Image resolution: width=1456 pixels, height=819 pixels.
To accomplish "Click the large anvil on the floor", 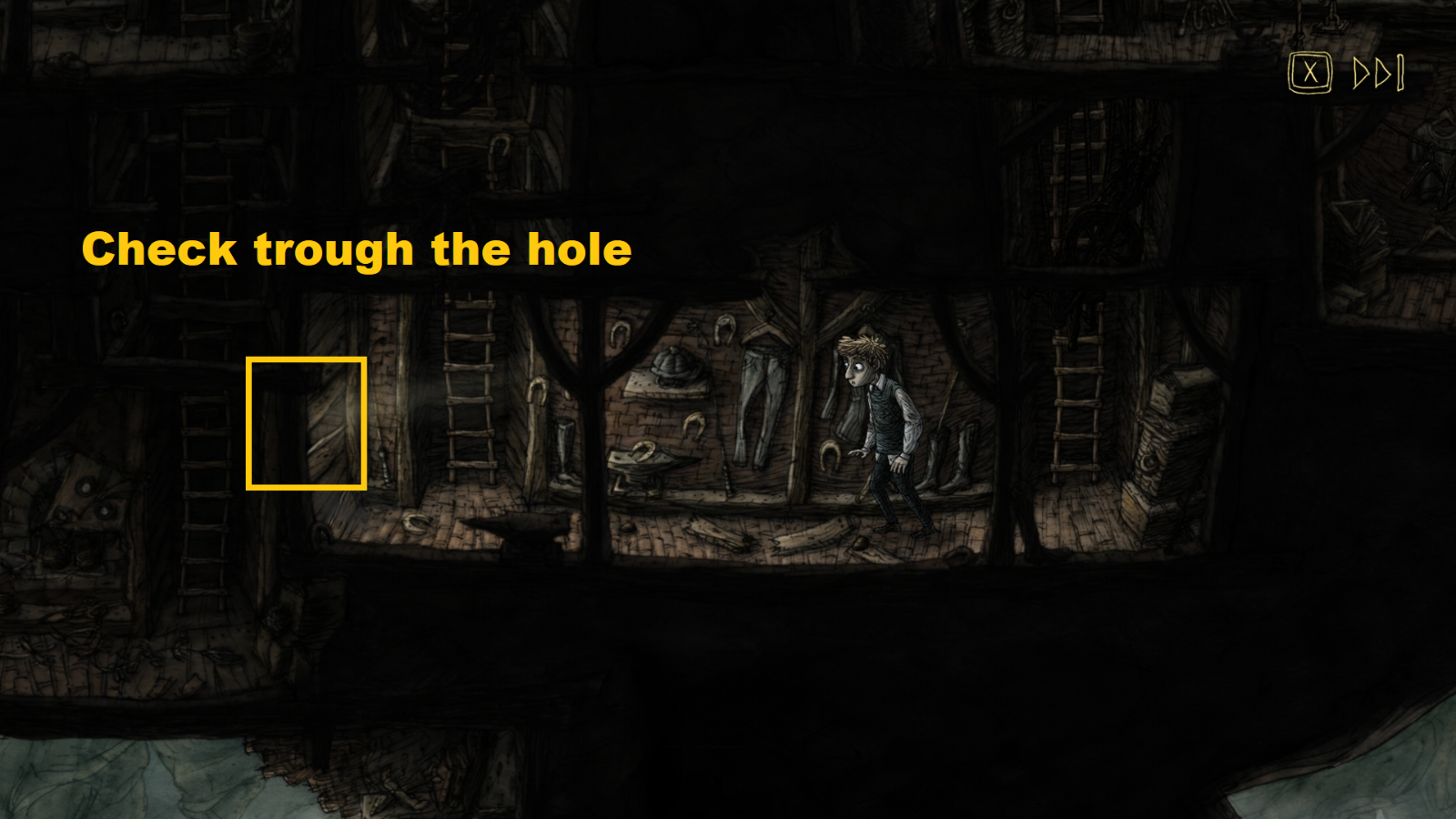I will tap(519, 528).
